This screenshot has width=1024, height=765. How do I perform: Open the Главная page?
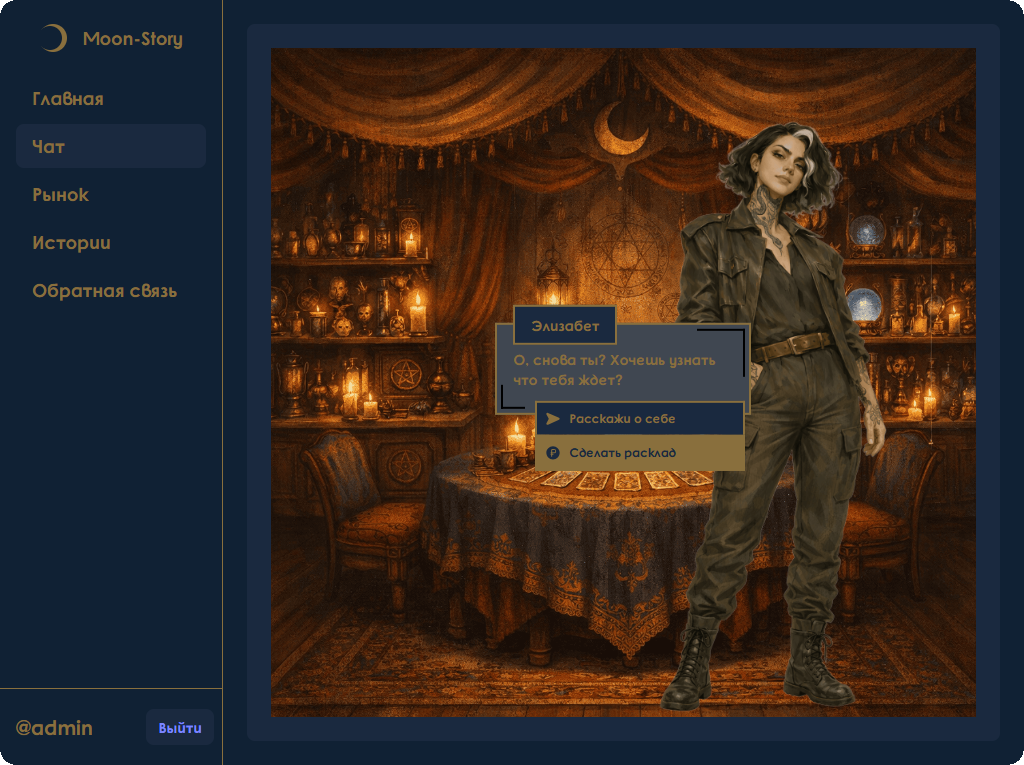tap(68, 99)
